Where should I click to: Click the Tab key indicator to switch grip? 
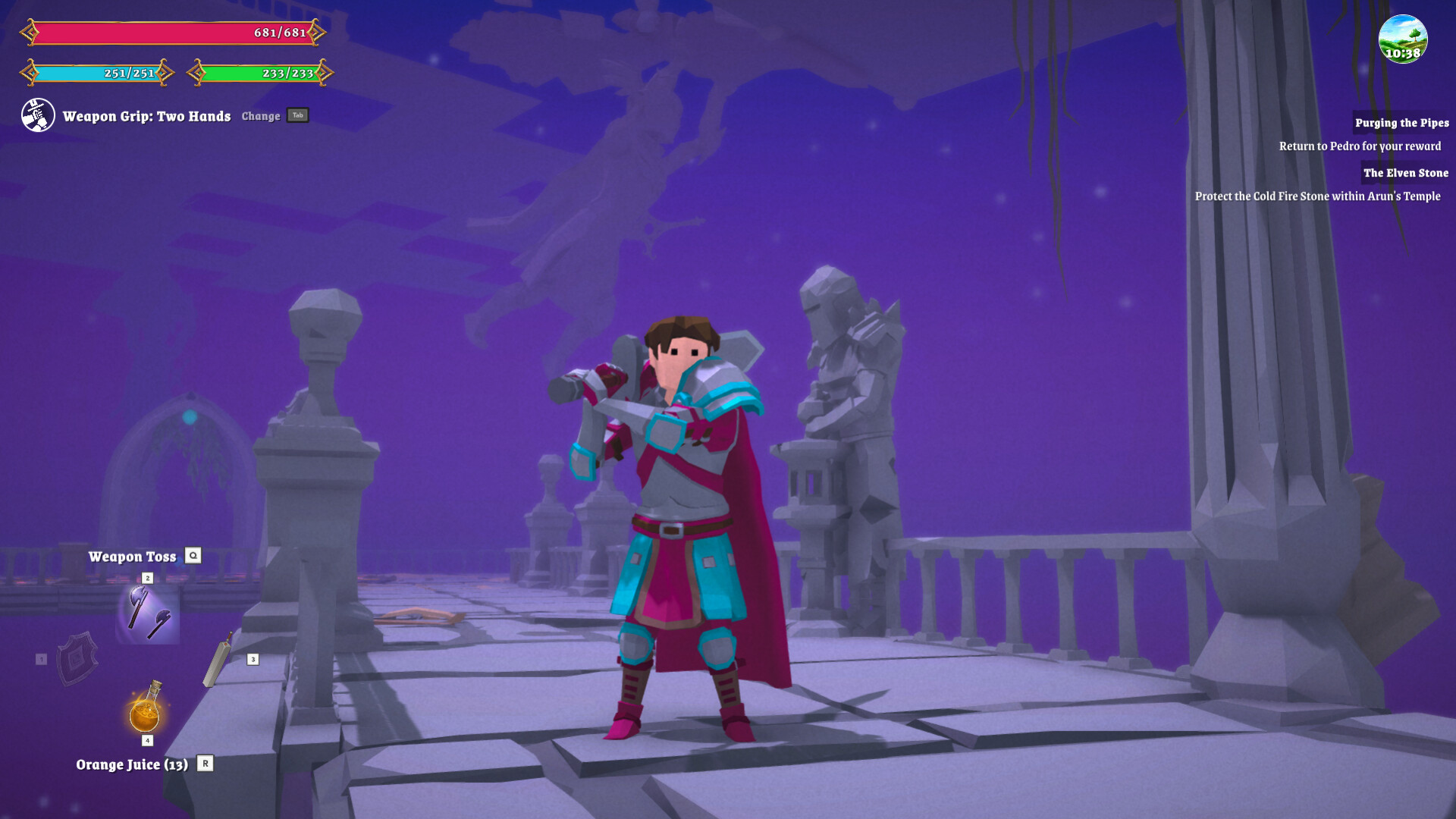point(297,115)
